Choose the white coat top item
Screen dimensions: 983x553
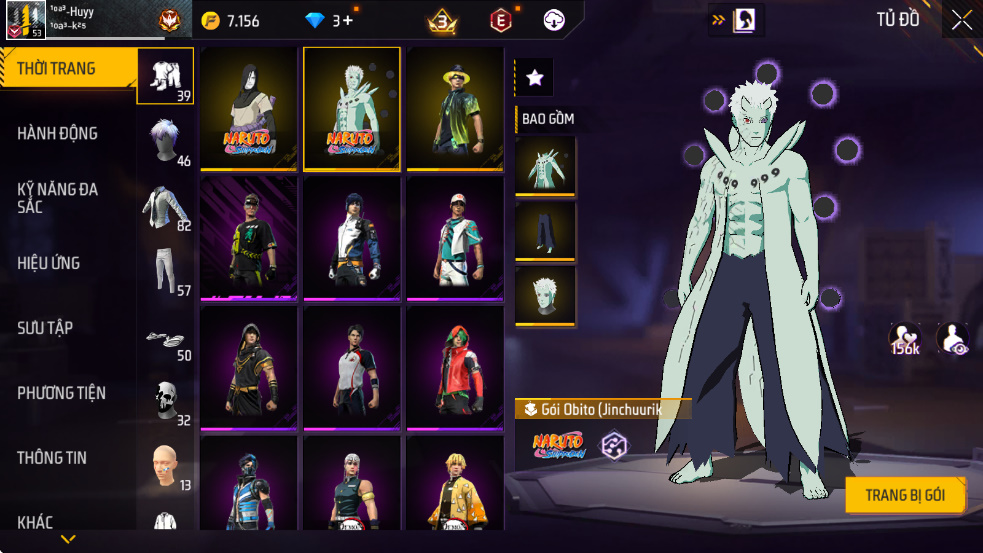tap(545, 166)
